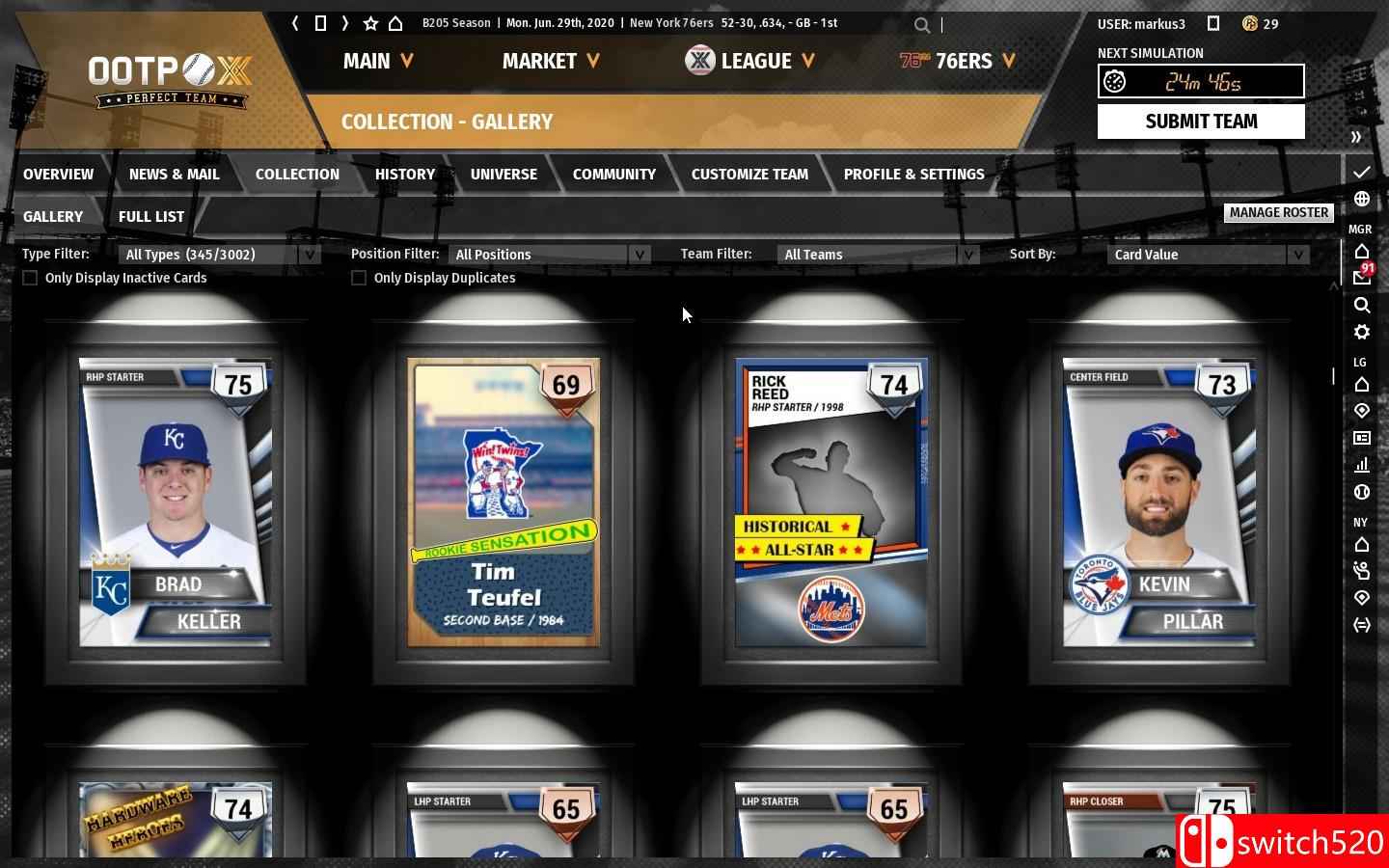The image size is (1389, 868).
Task: Check the Only Display Duplicates box
Action: [x=358, y=278]
